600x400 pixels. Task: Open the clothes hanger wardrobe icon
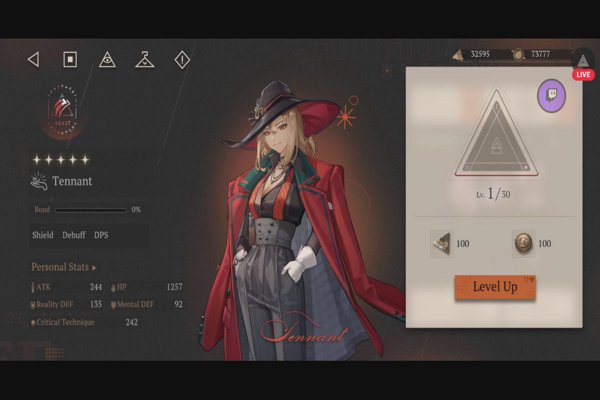coord(145,60)
